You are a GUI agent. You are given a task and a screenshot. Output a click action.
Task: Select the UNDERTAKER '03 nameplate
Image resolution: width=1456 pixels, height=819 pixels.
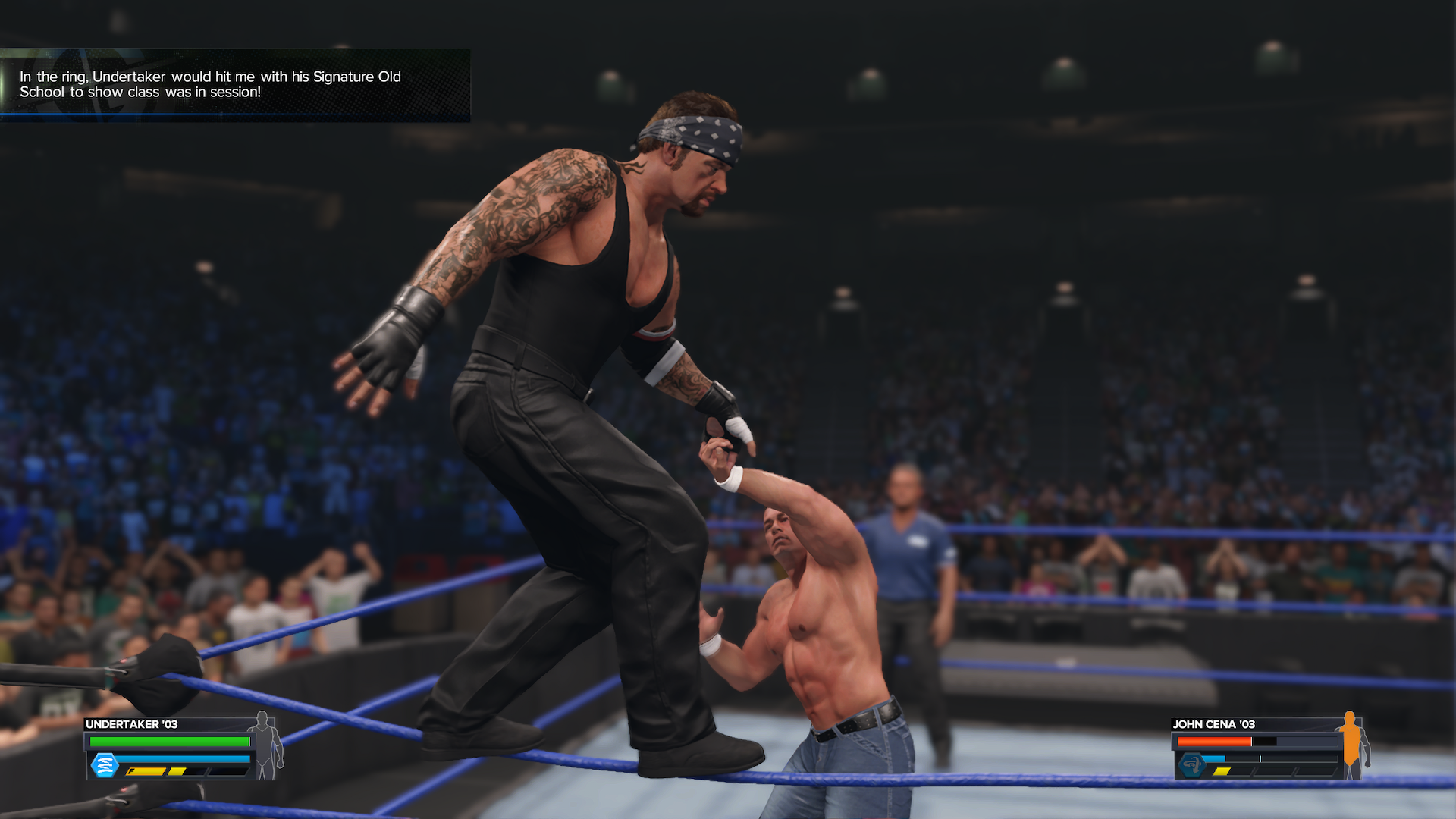[x=131, y=724]
